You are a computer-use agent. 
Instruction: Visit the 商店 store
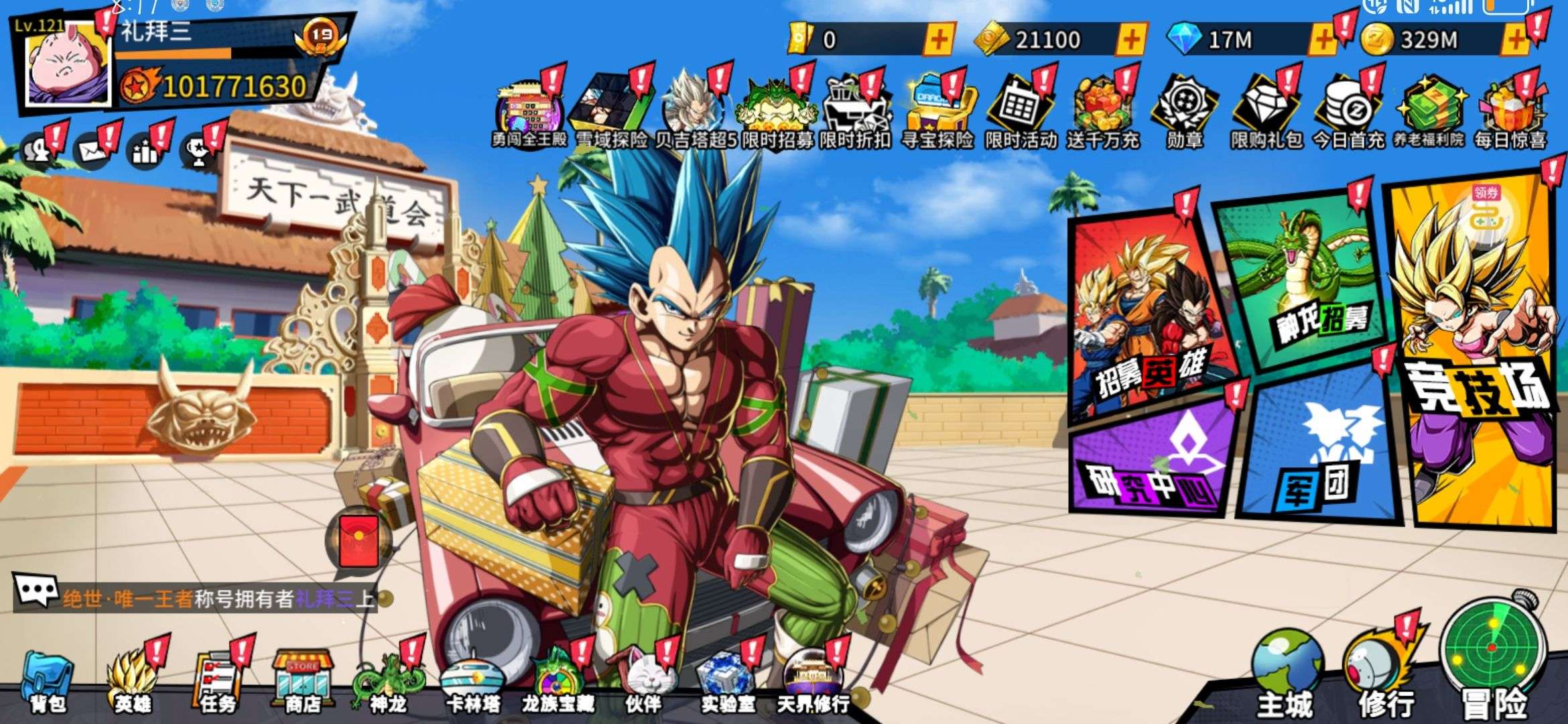pyautogui.click(x=302, y=680)
